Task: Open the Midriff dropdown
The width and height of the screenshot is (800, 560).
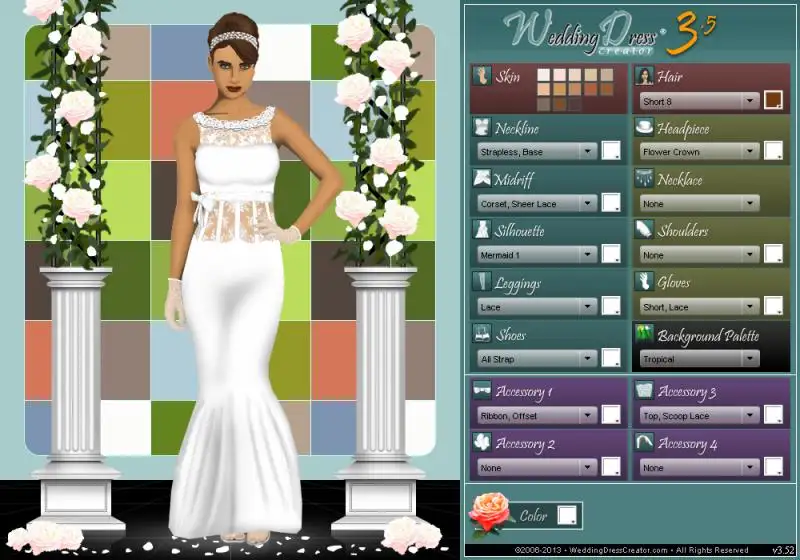Action: click(x=536, y=203)
